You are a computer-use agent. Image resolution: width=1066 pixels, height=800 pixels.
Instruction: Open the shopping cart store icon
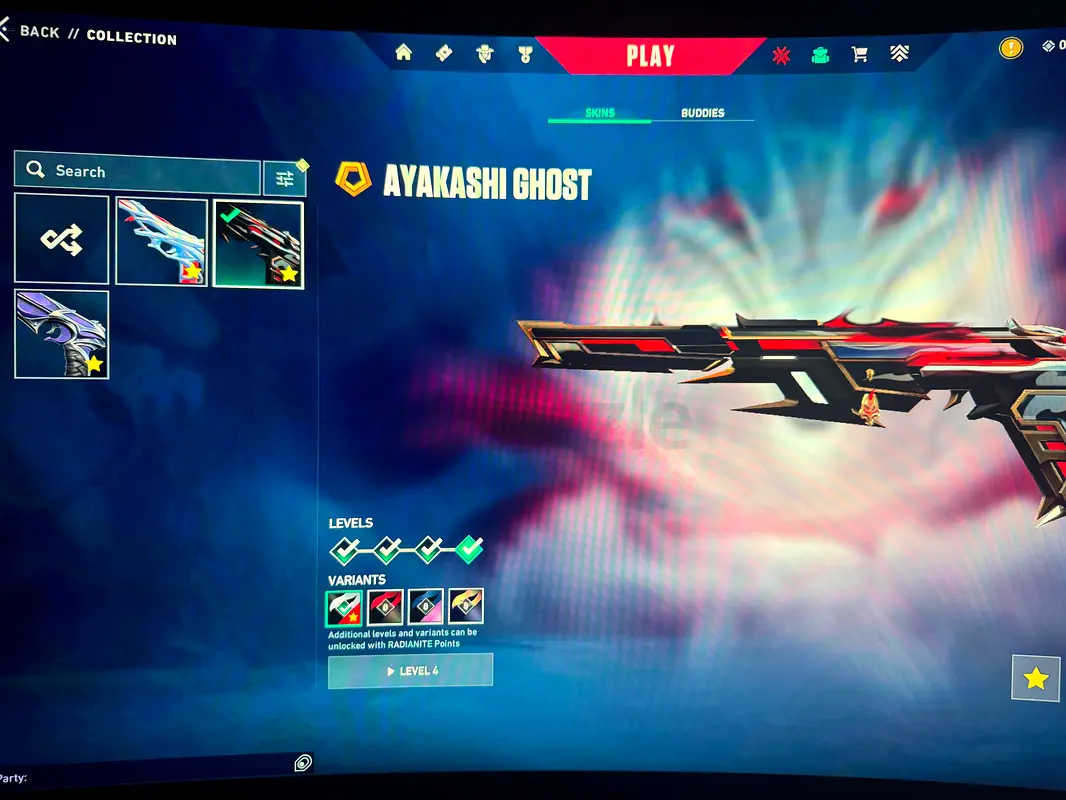click(x=859, y=55)
